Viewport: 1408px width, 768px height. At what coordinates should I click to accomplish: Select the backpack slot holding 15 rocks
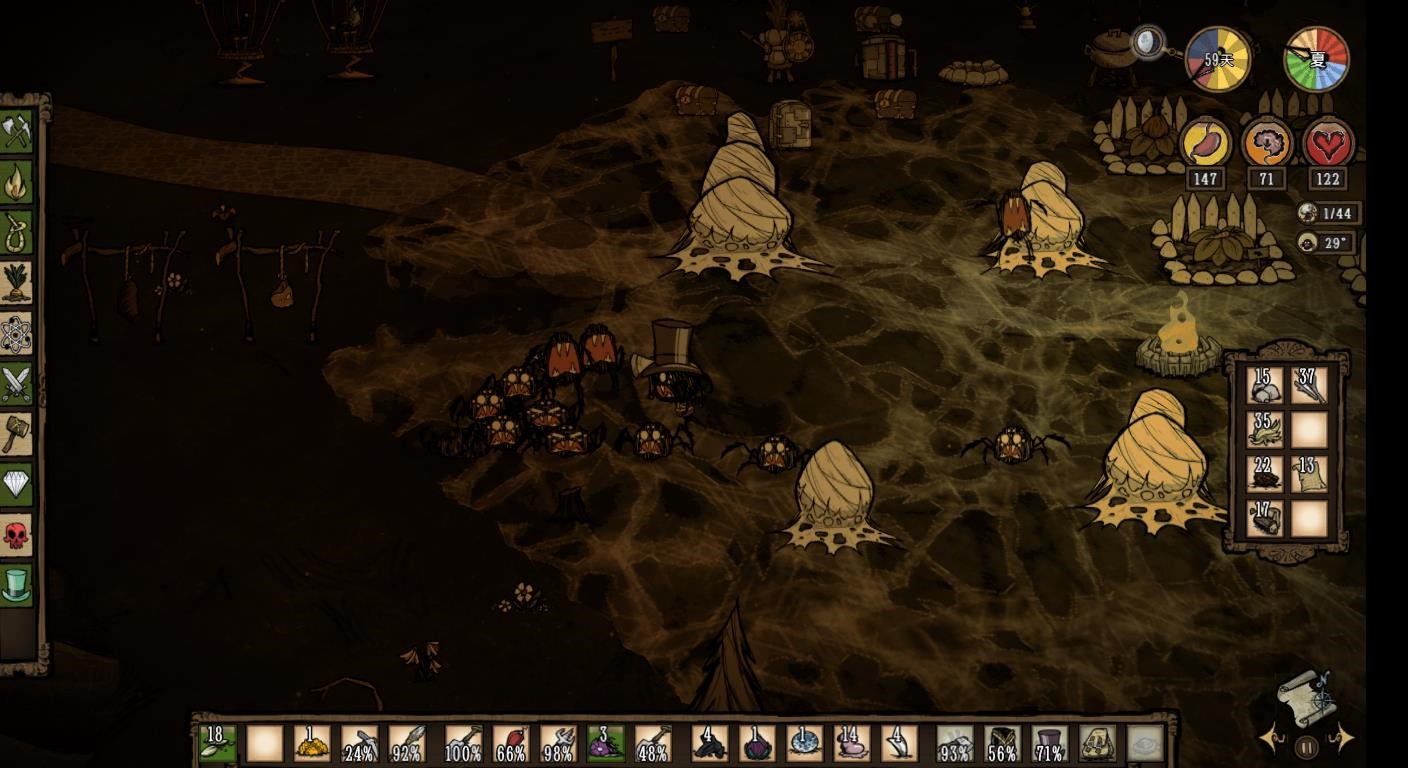coord(1265,385)
